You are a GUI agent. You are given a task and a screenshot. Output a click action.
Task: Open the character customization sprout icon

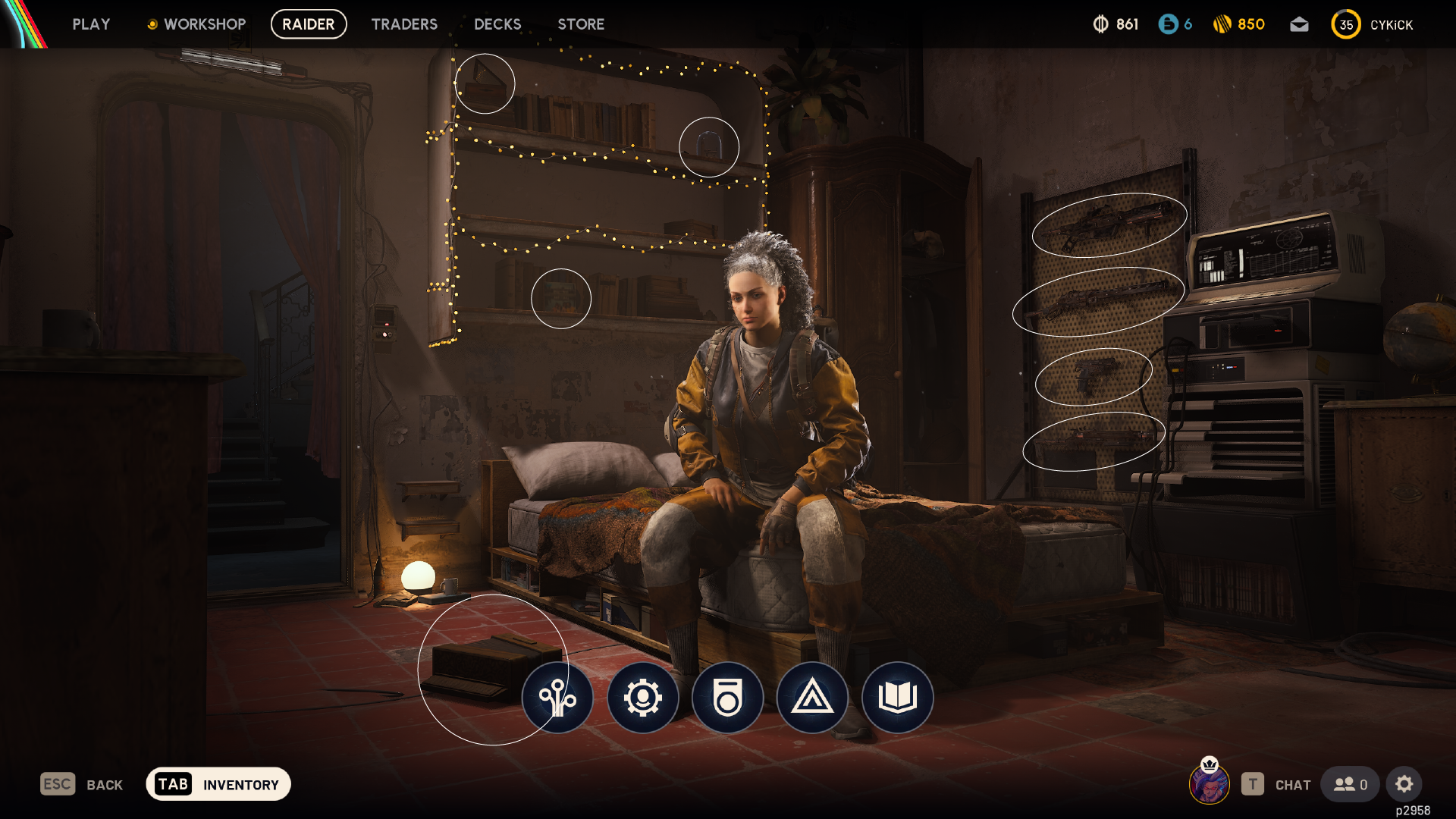[x=557, y=698]
